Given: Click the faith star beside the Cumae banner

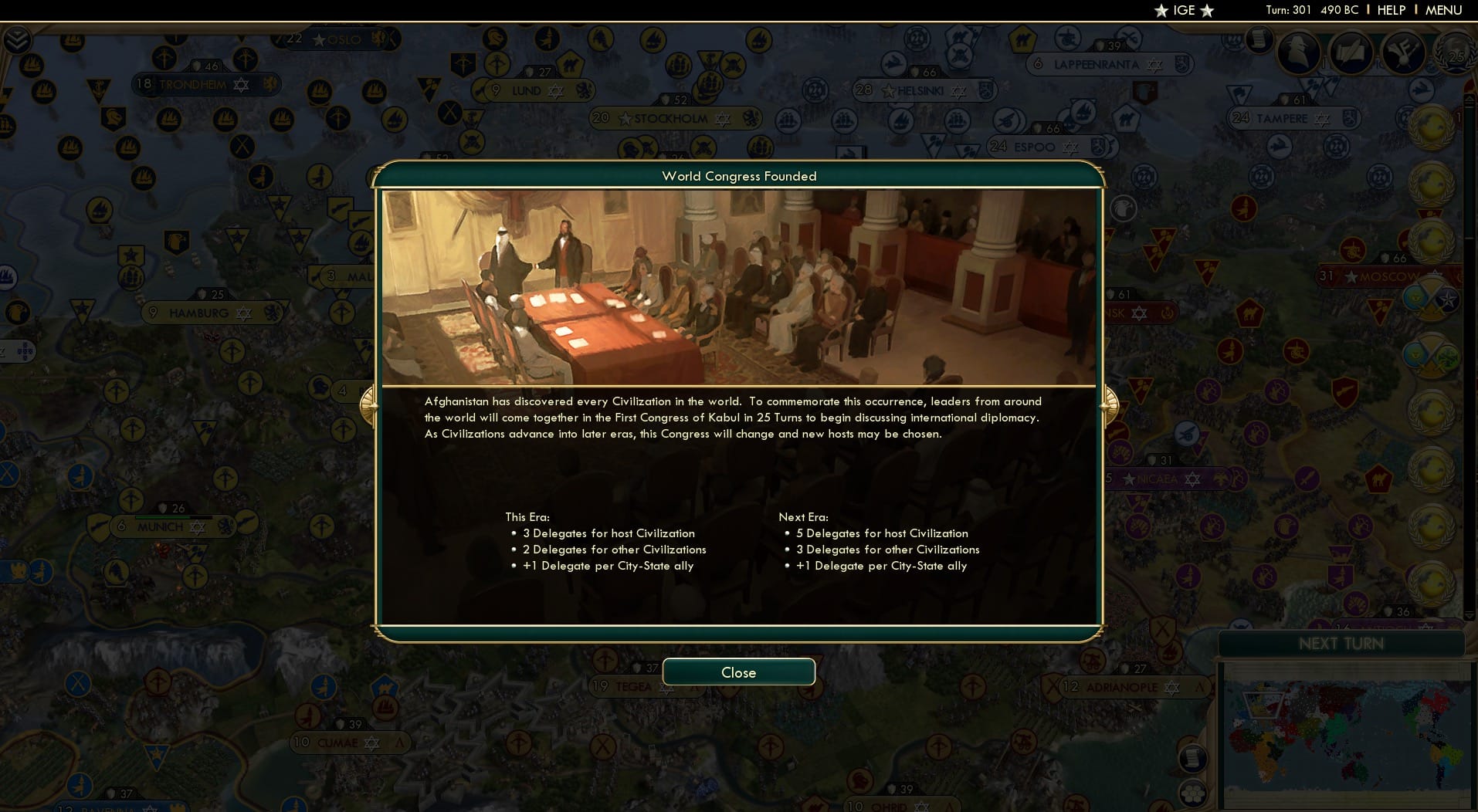Looking at the screenshot, I should [371, 744].
